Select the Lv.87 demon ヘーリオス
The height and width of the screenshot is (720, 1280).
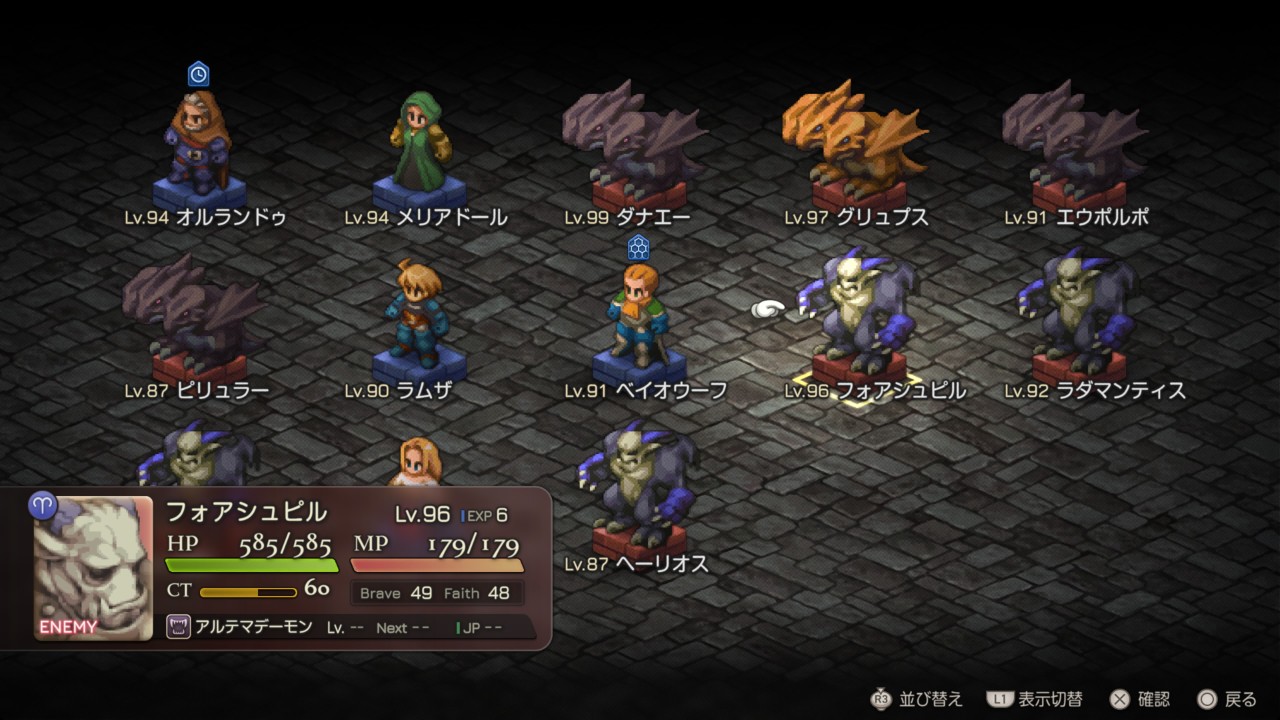coord(638,492)
